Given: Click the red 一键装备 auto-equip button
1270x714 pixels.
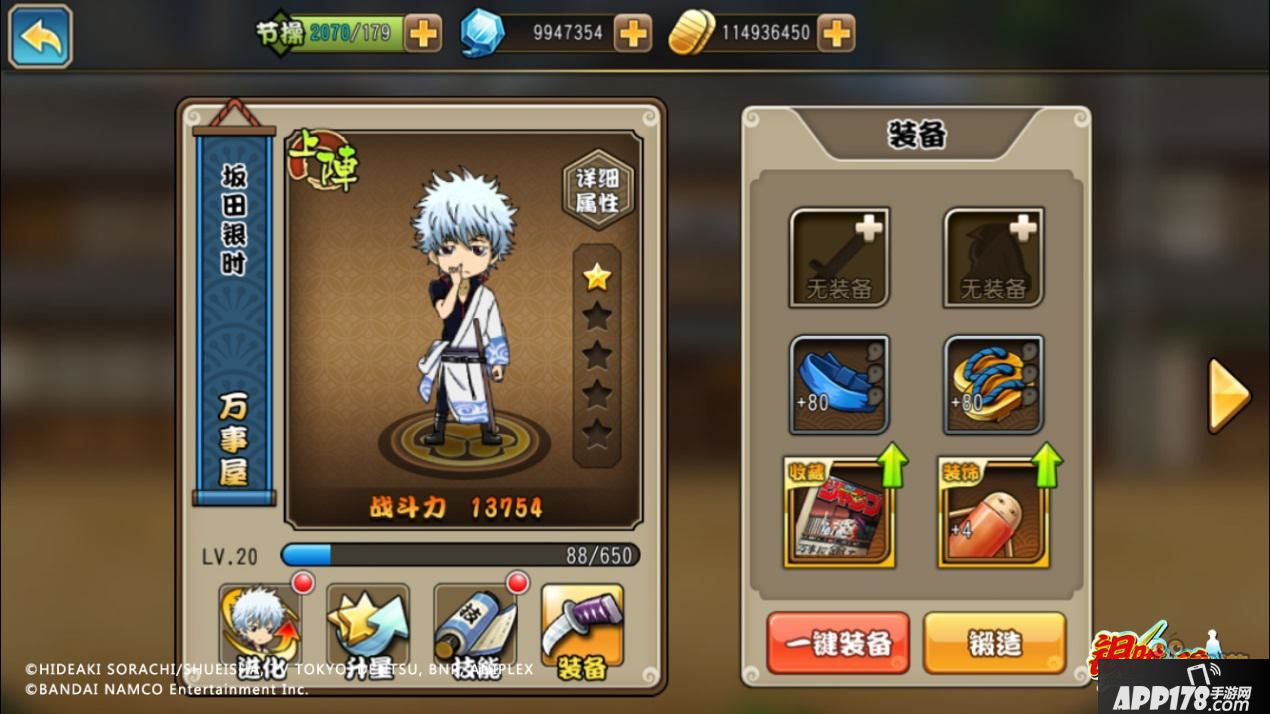Looking at the screenshot, I should tap(838, 643).
